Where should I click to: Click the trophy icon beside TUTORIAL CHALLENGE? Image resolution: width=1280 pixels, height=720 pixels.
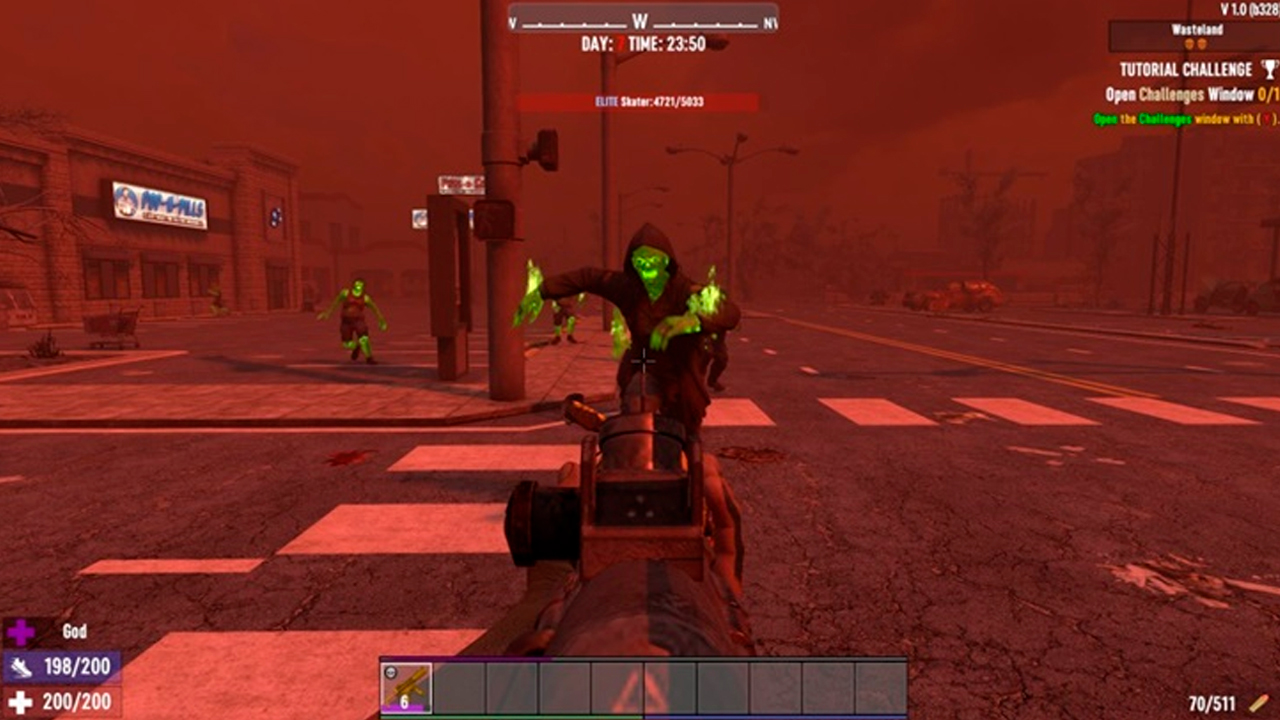(x=1269, y=69)
